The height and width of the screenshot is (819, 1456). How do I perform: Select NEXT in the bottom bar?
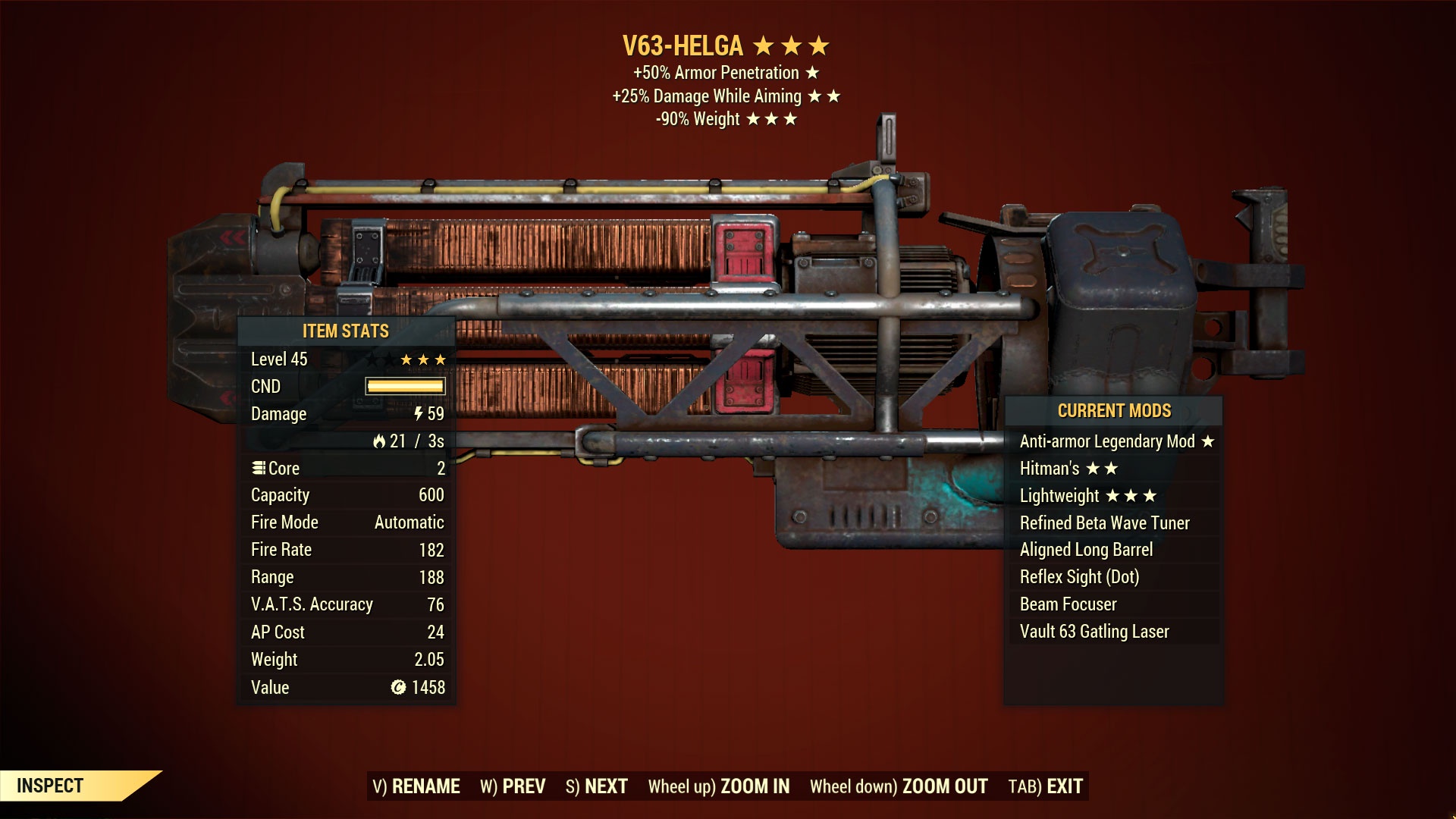coord(603,786)
